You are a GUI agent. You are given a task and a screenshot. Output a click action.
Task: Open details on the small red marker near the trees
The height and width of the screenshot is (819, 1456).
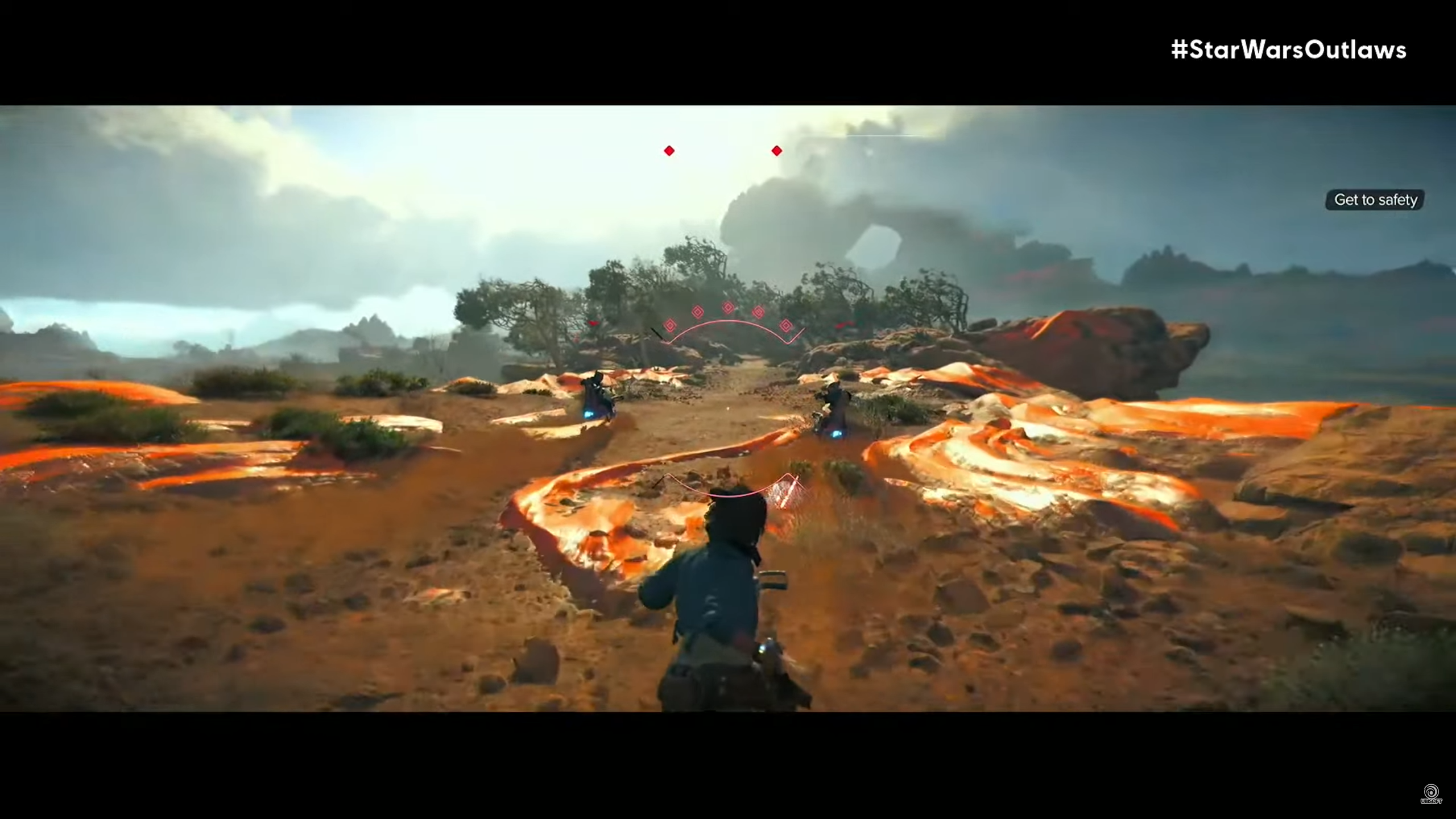pos(593,322)
